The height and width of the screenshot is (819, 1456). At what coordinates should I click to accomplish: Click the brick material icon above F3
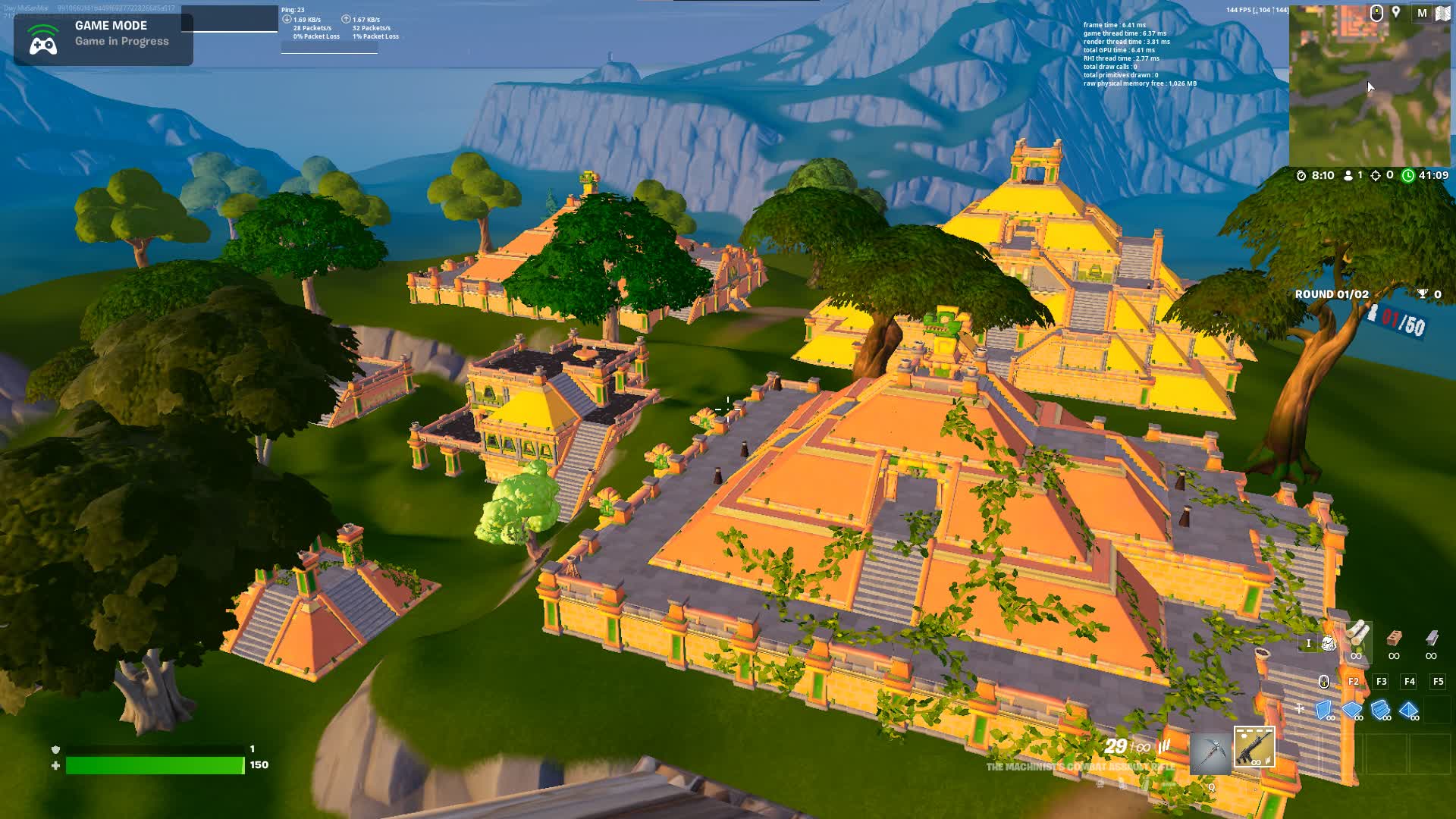[1394, 639]
